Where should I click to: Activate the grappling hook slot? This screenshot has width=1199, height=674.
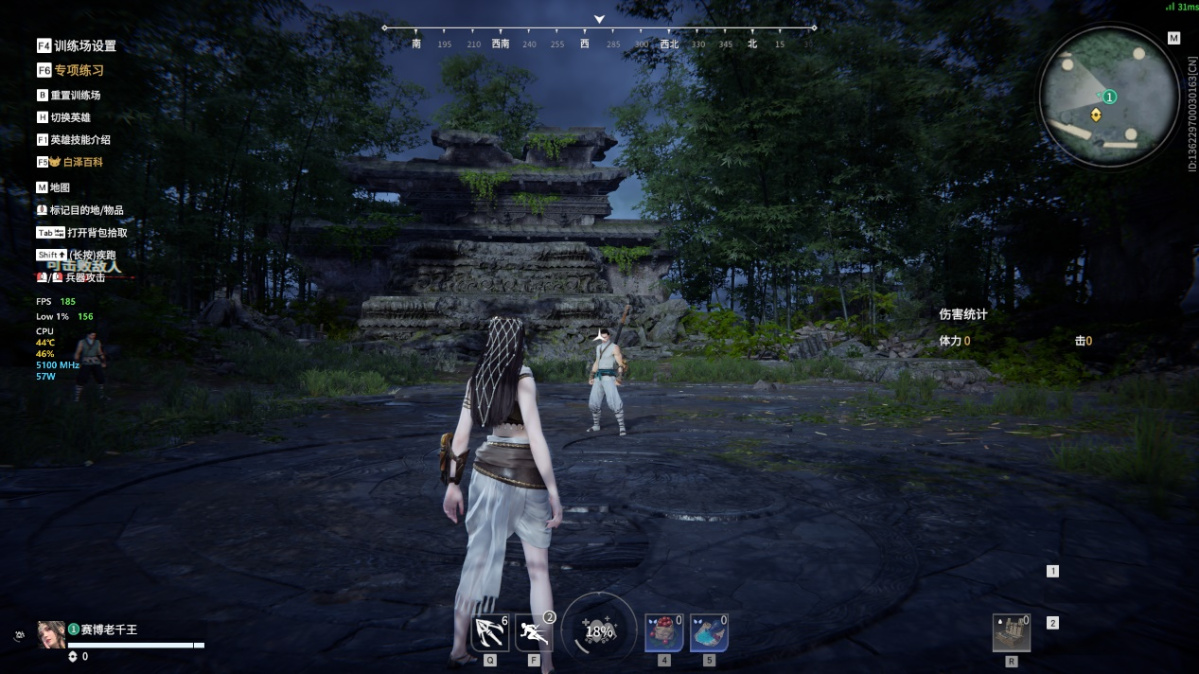click(x=490, y=633)
